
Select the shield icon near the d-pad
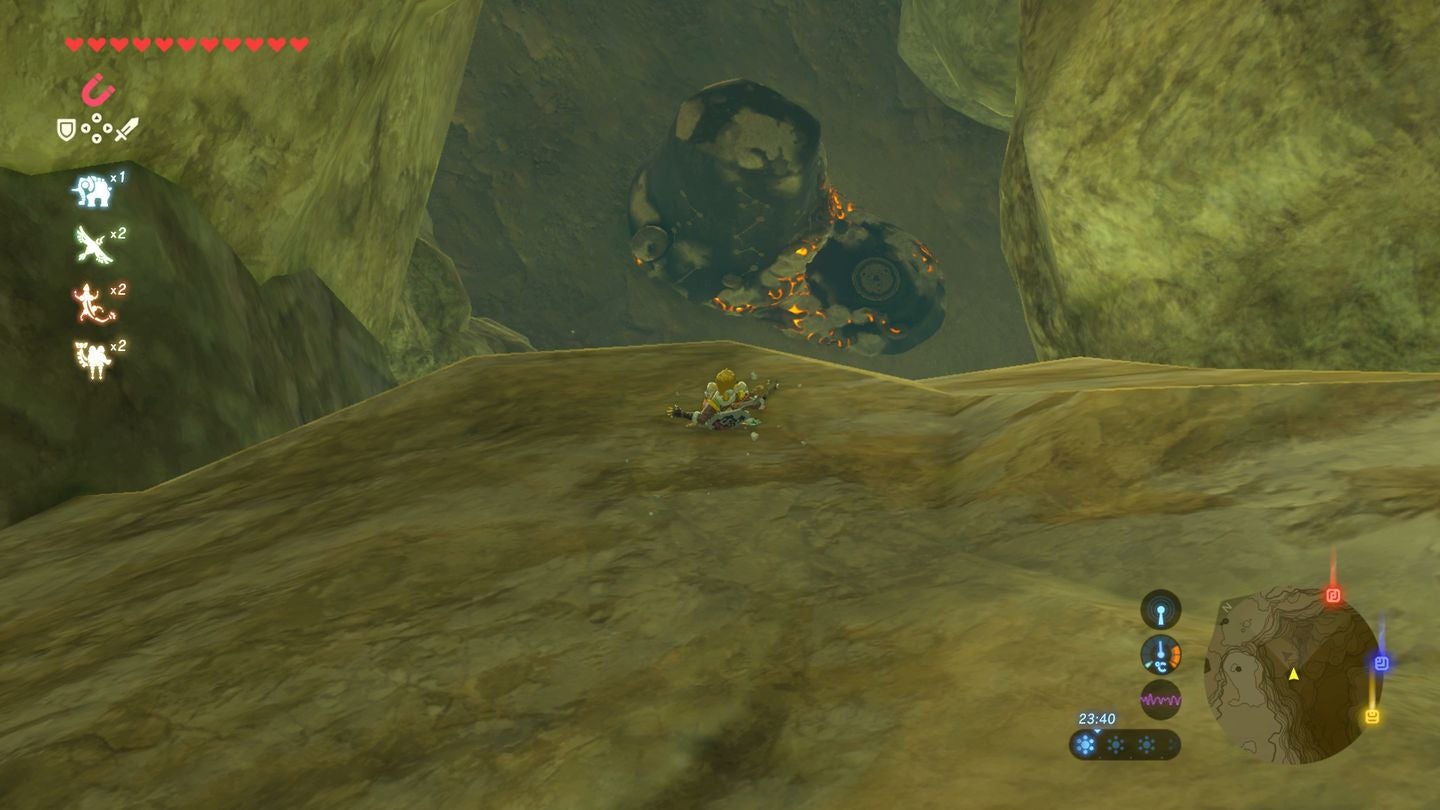click(x=66, y=127)
